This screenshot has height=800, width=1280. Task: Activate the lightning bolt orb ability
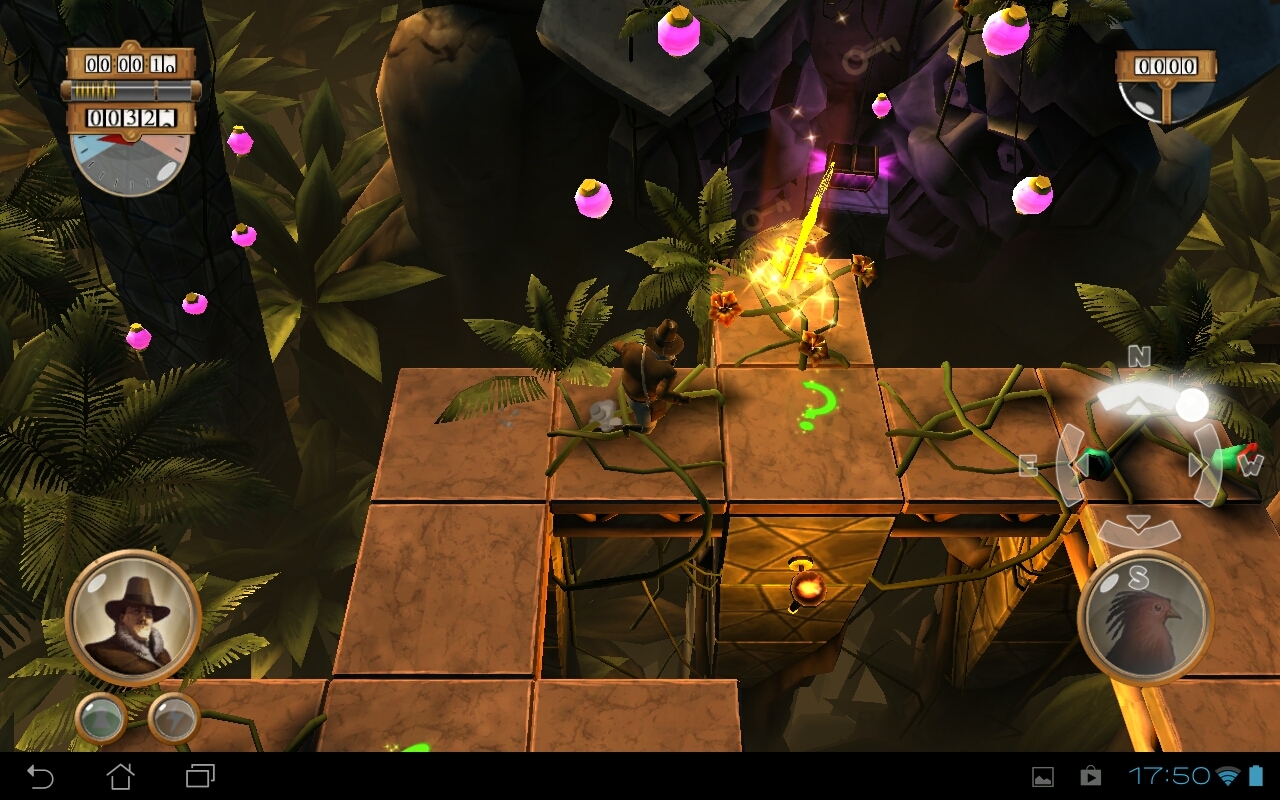point(173,718)
